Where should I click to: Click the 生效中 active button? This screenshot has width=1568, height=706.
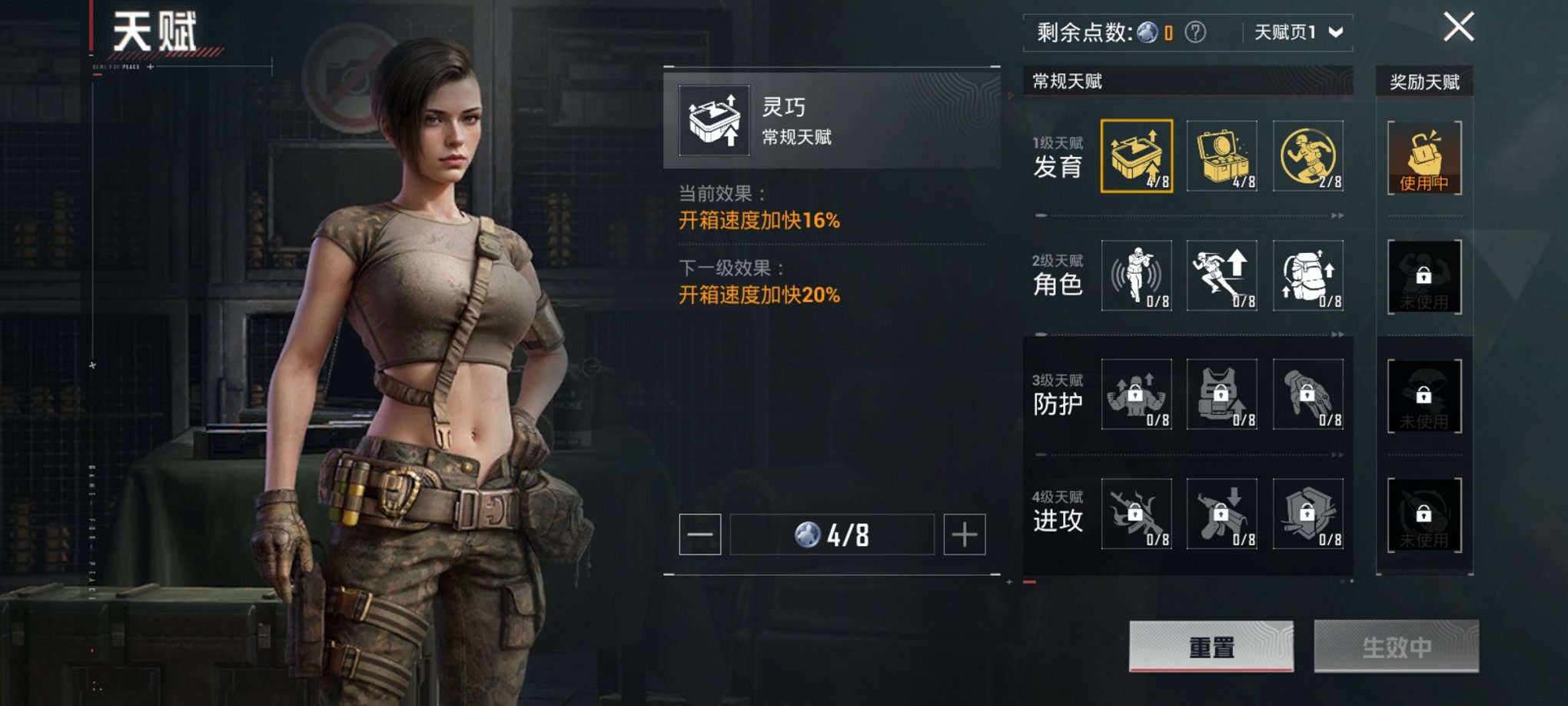[1396, 647]
